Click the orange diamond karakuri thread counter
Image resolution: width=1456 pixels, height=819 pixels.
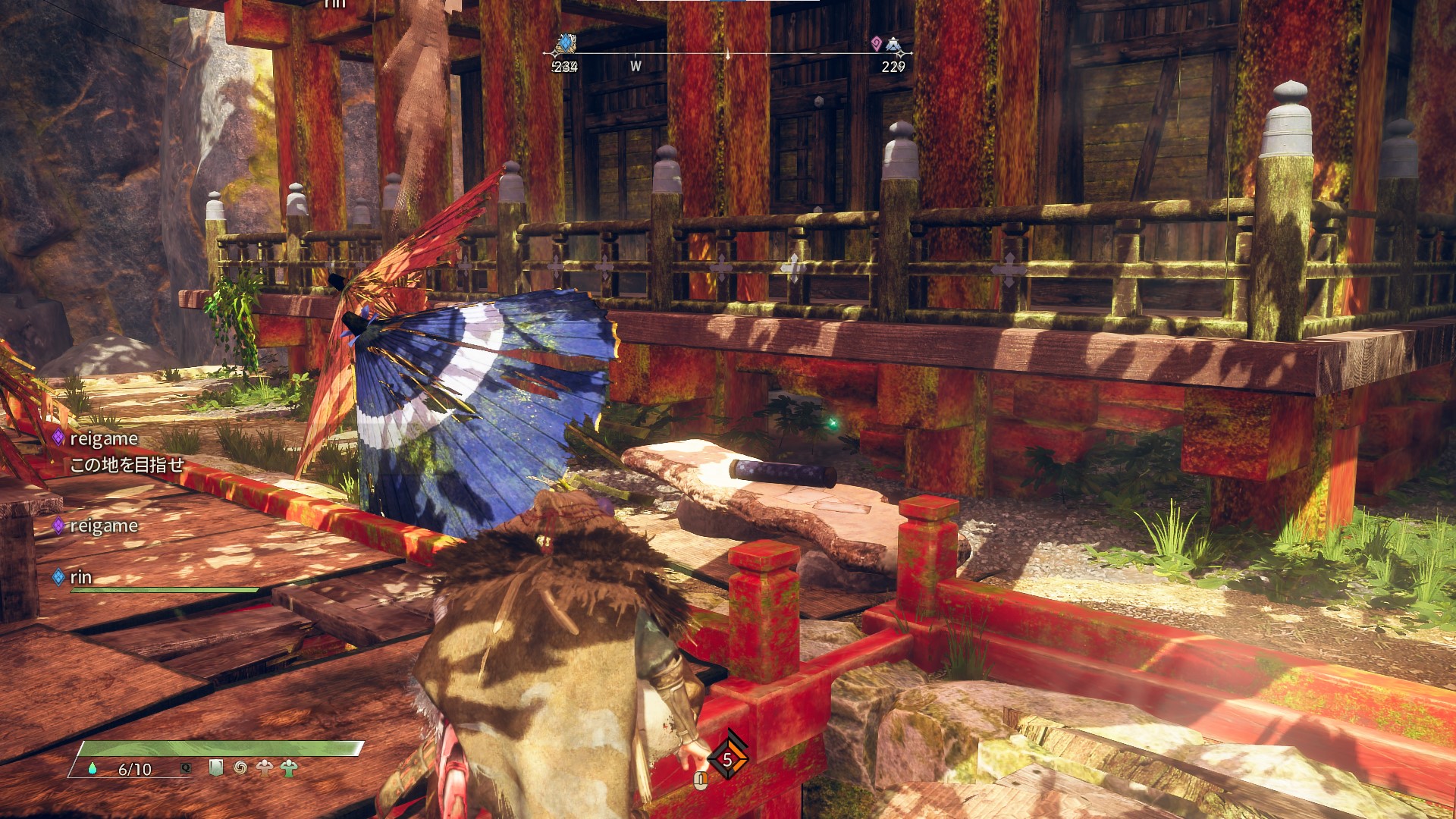[x=727, y=759]
